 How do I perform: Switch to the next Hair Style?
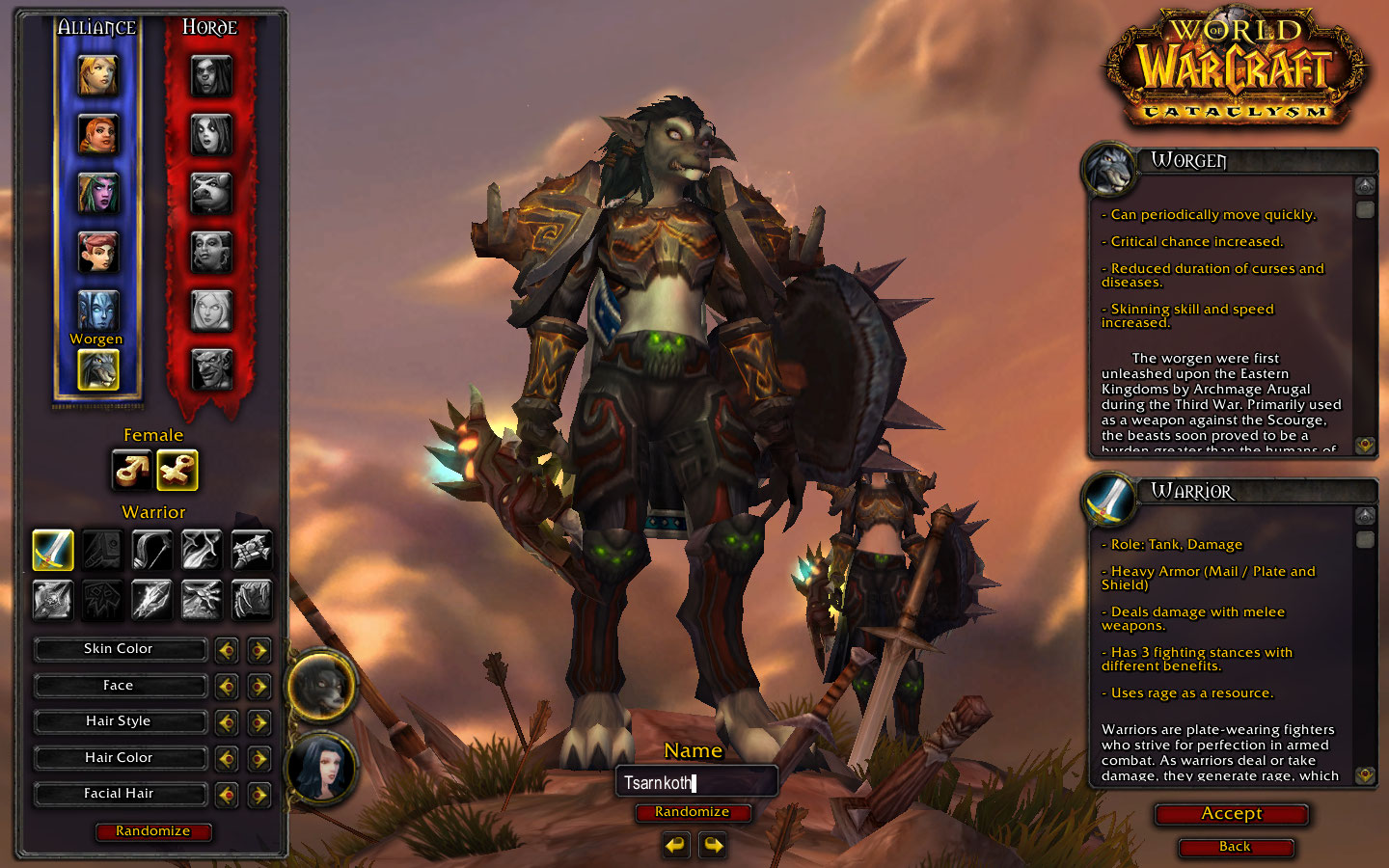[x=259, y=722]
